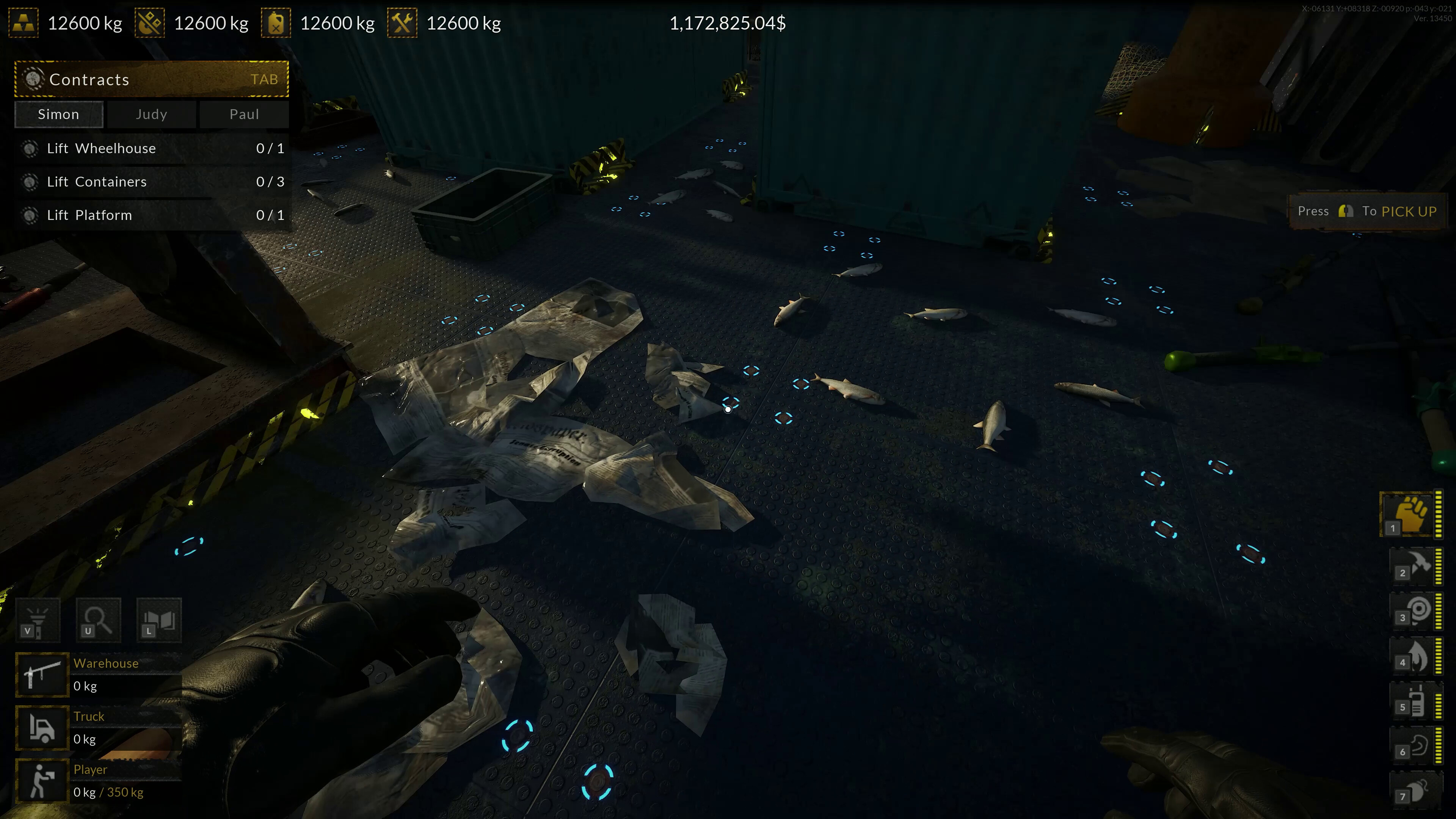
Task: Click the Truck icon in the sidebar
Action: (x=42, y=728)
